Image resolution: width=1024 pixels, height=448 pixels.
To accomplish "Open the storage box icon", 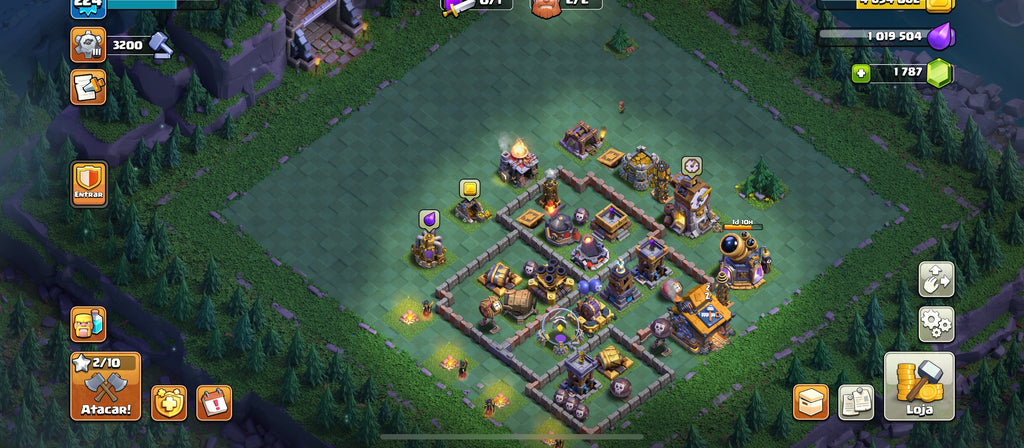I will [x=811, y=402].
